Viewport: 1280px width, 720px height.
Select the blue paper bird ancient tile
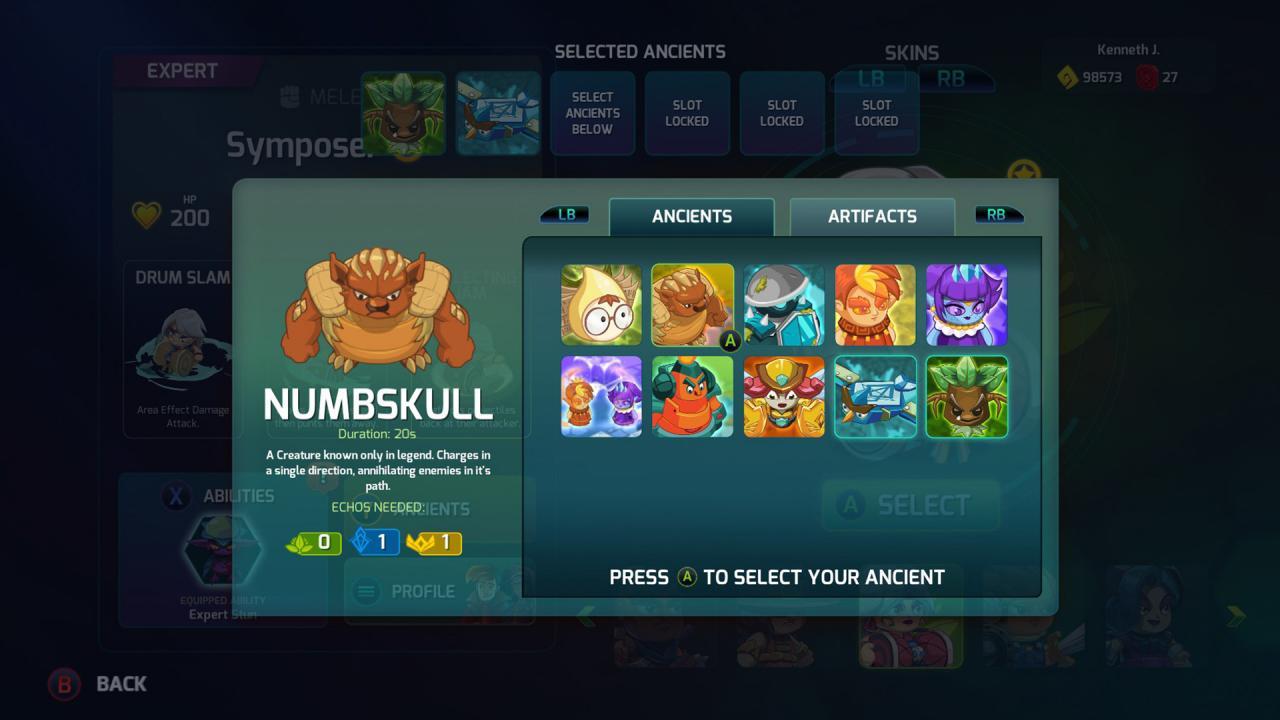875,397
